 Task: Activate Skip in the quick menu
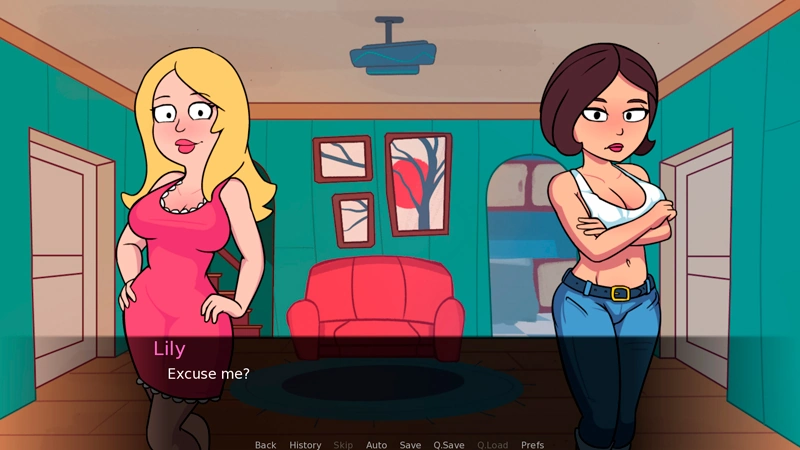343,445
